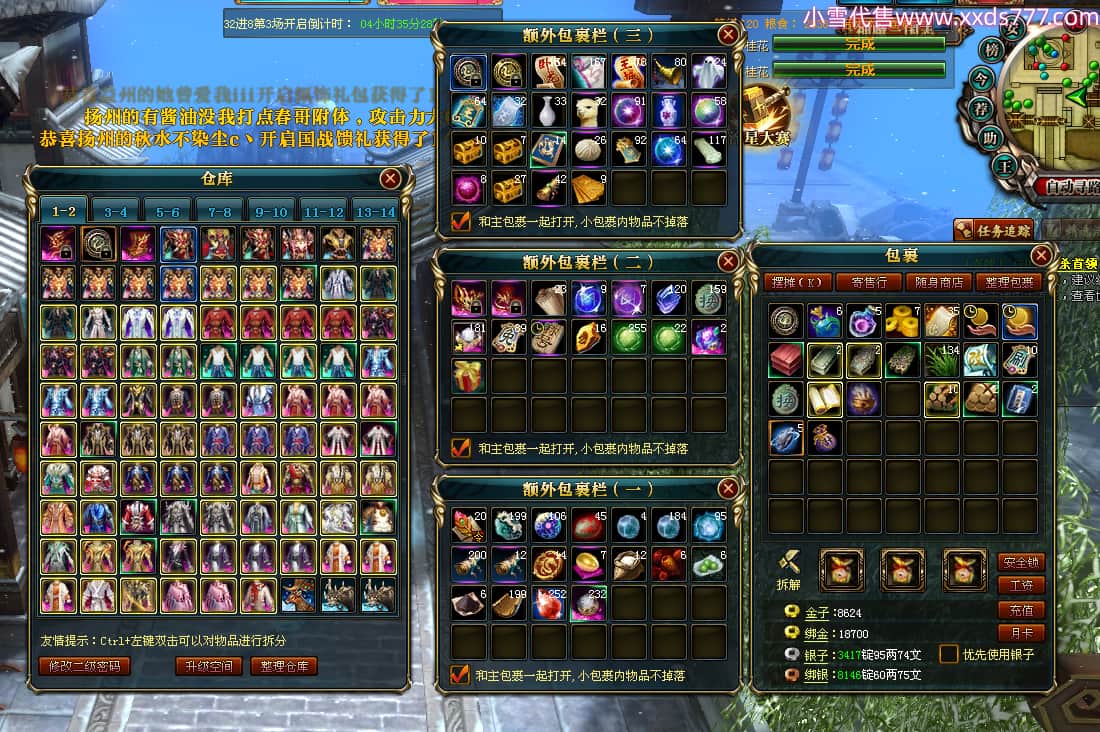Viewport: 1100px width, 732px height.
Task: Close the 额外包裹栏（二）panel
Action: (x=728, y=262)
